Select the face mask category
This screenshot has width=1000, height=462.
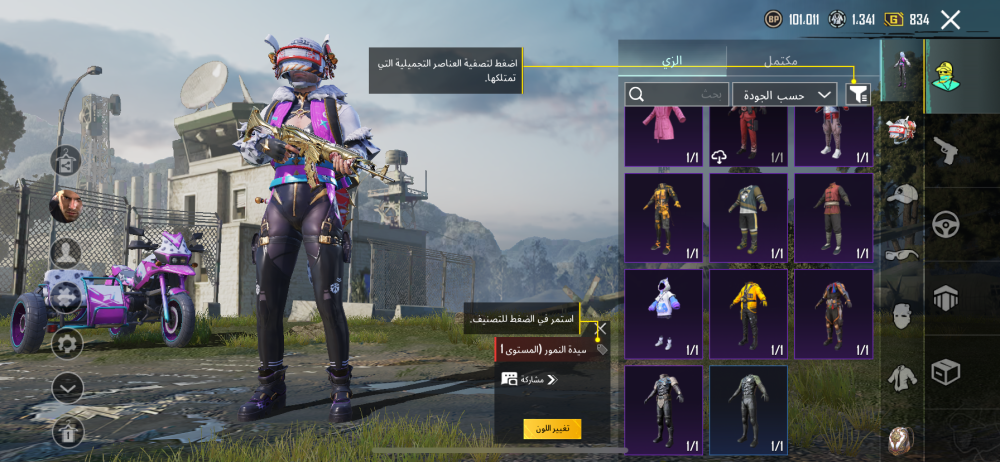click(903, 316)
